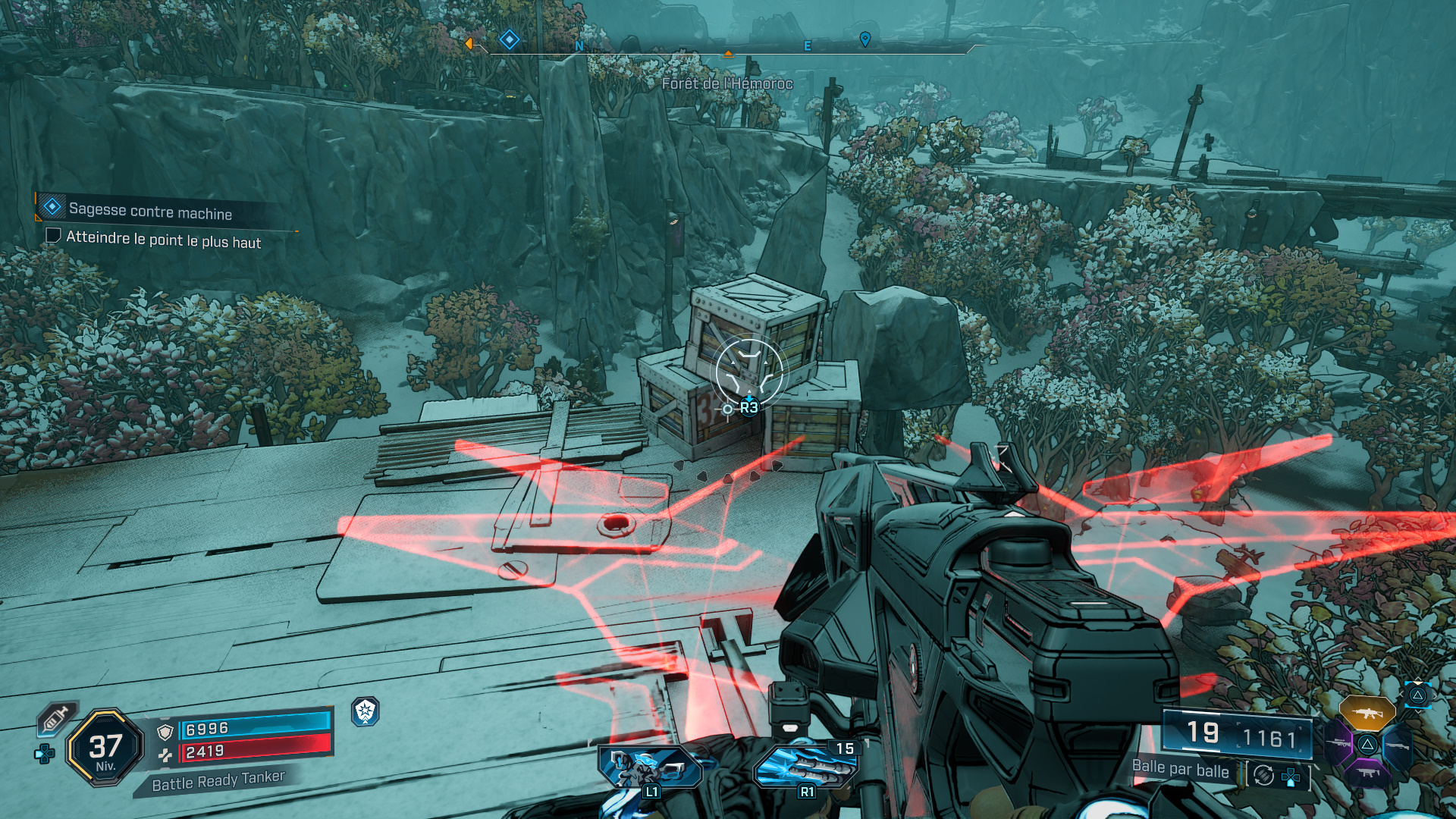Use the syringe repkit icon
This screenshot has width=1456, height=819.
point(56,718)
